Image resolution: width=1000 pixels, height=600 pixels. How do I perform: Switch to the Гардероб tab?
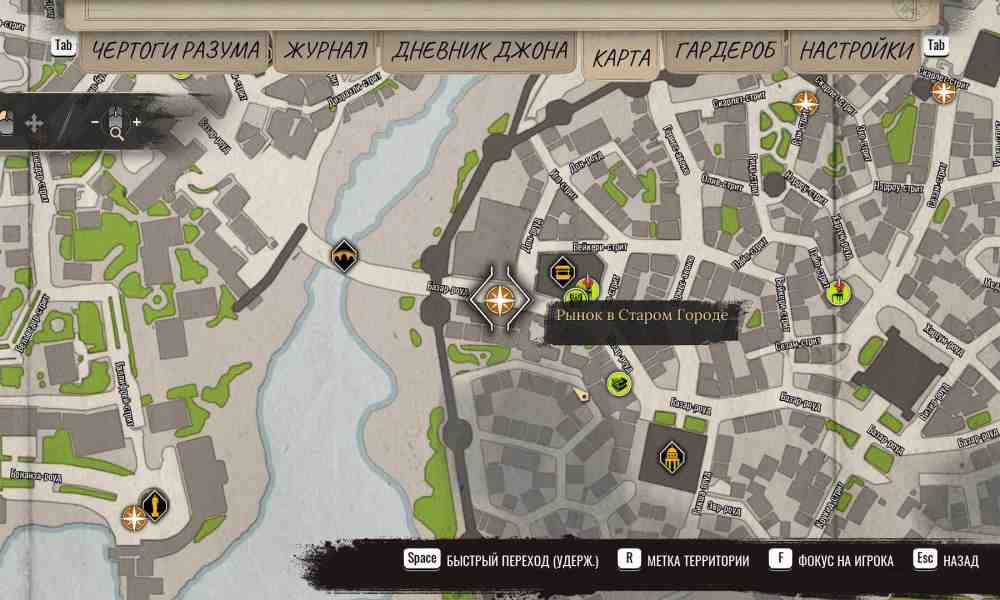coord(725,50)
